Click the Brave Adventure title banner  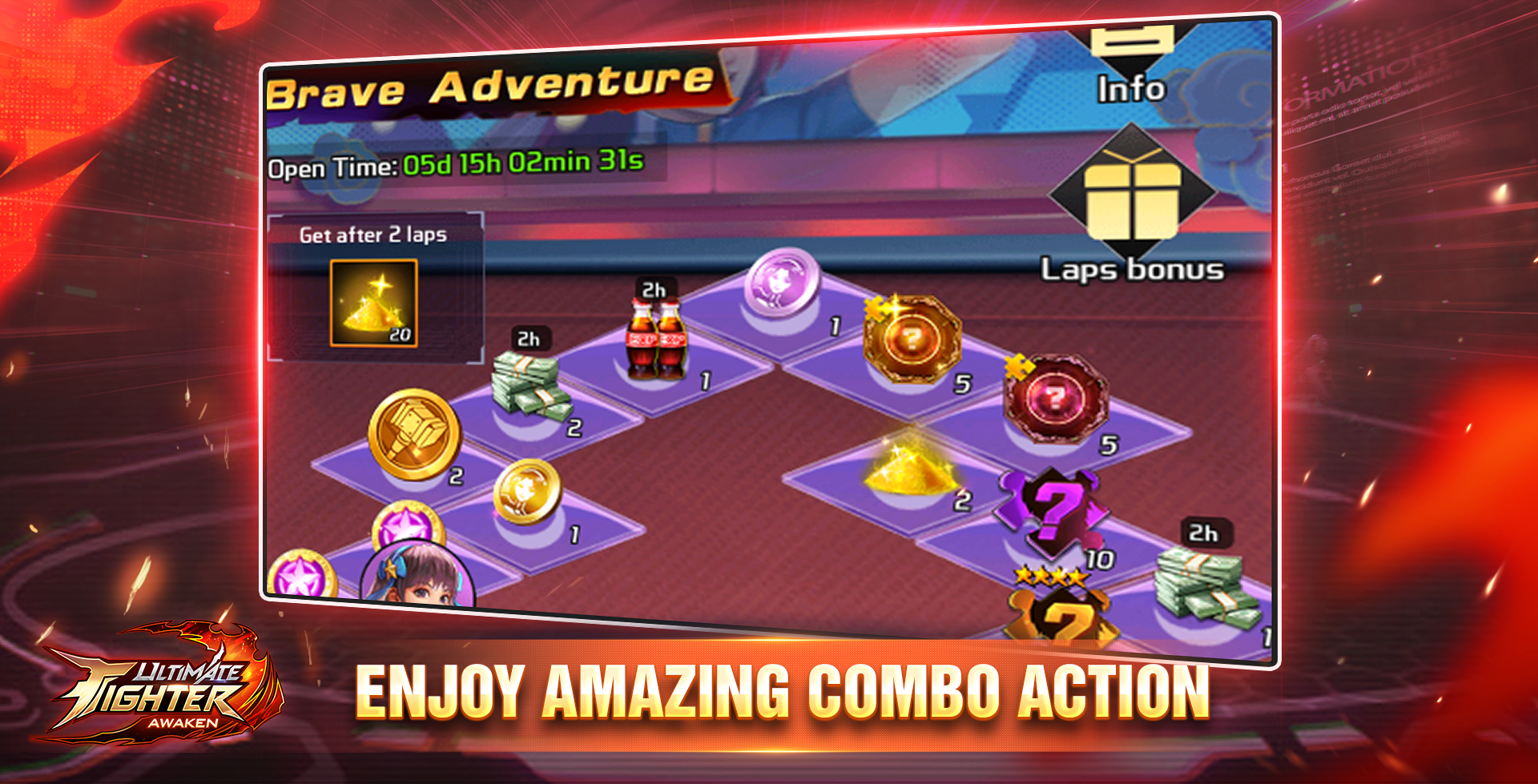tap(489, 84)
